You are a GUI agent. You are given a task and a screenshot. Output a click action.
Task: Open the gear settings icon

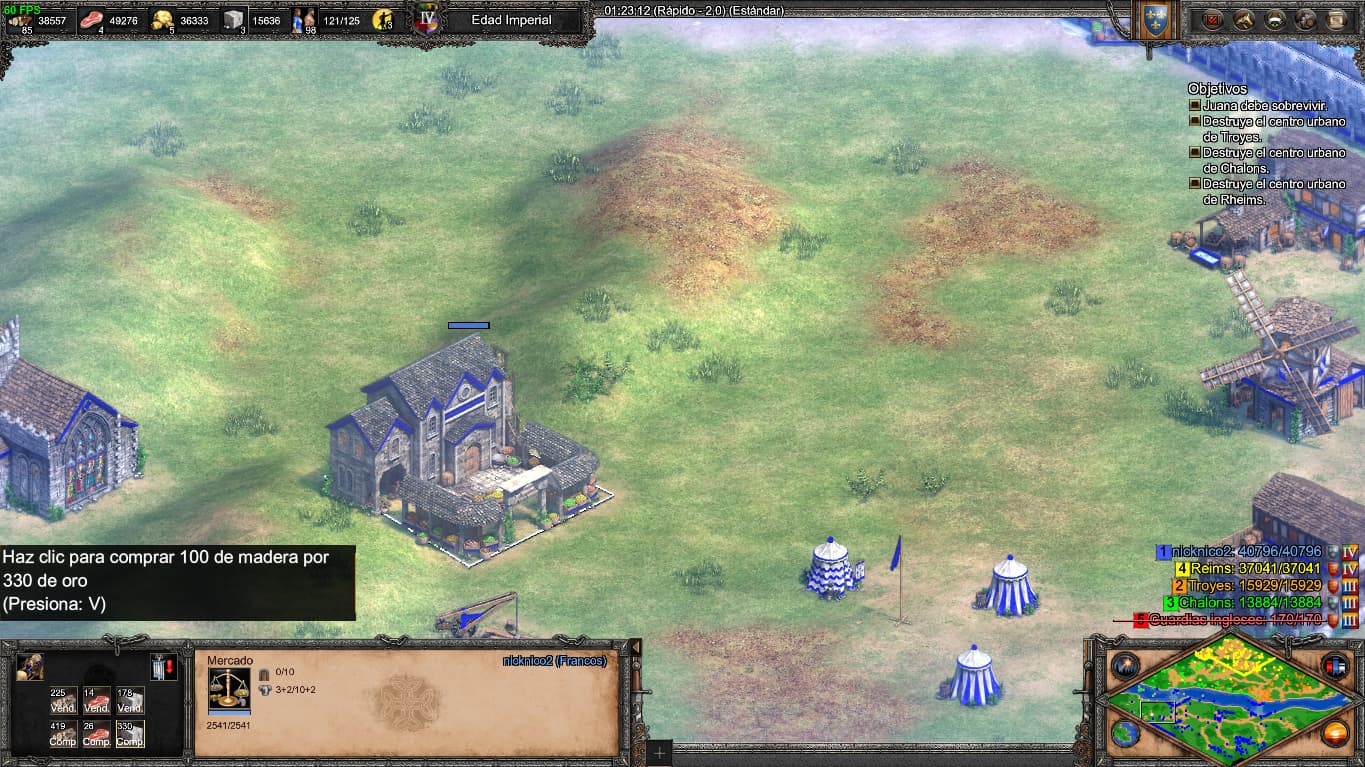pos(1306,19)
